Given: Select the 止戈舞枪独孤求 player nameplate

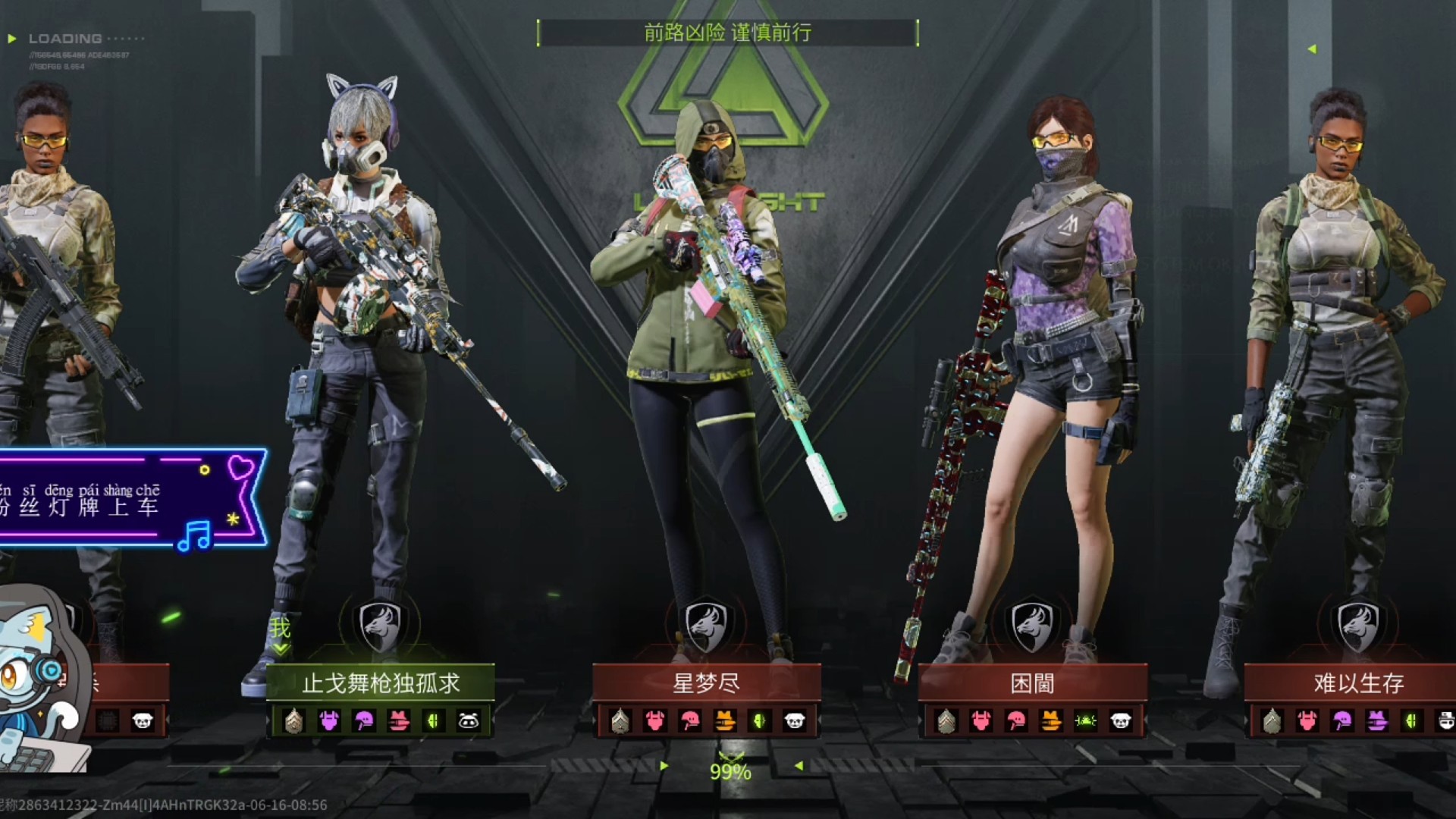Looking at the screenshot, I should coord(381,683).
